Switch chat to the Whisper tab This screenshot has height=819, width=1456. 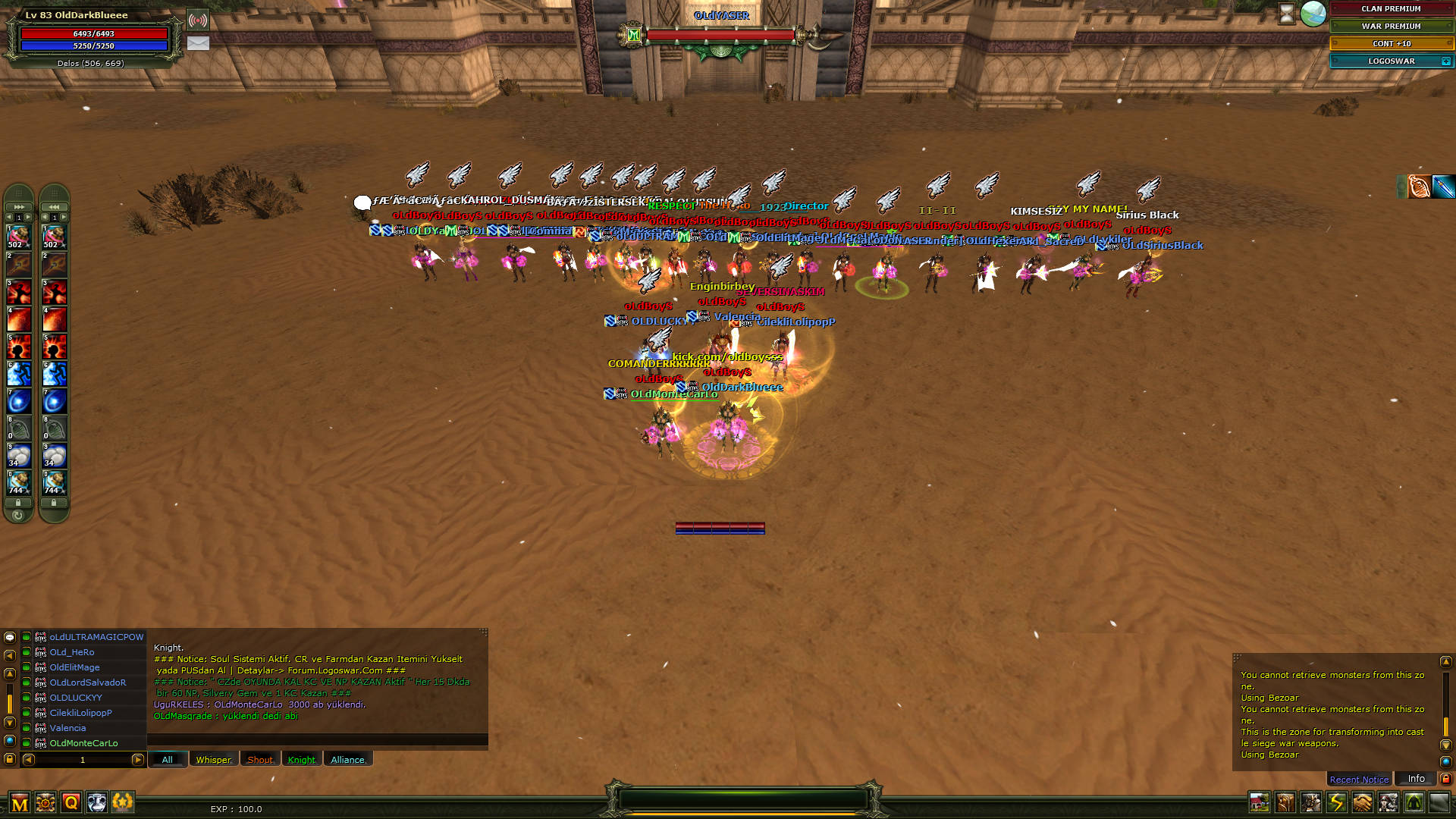point(214,759)
